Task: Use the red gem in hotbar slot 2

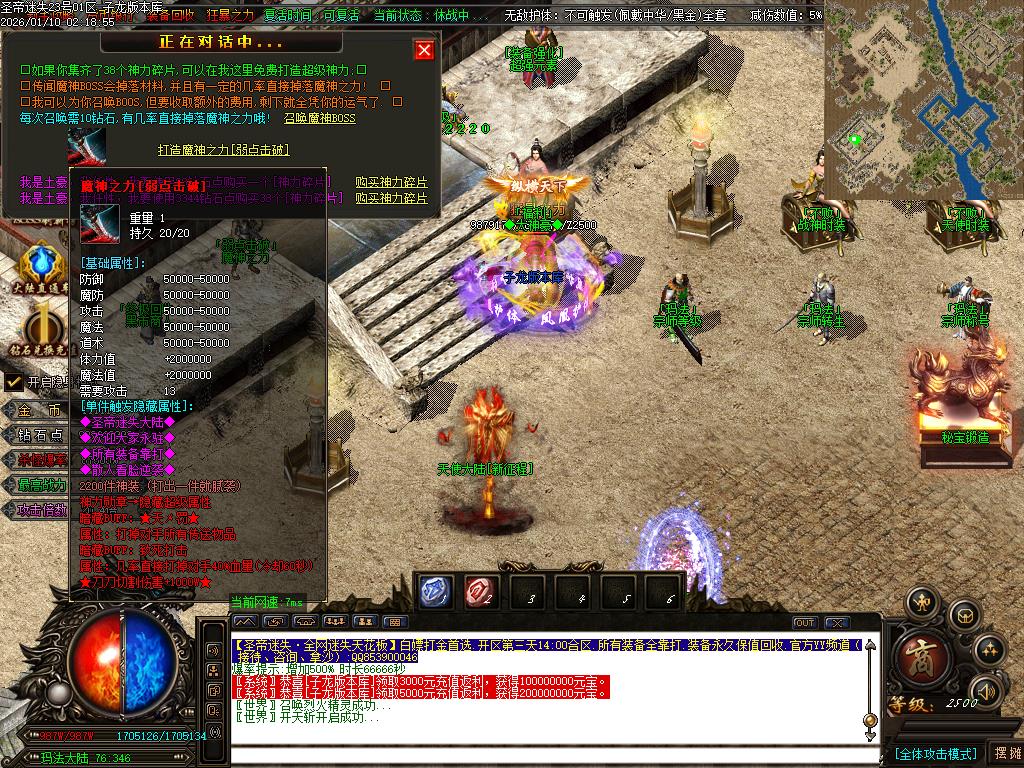Action: click(x=481, y=592)
